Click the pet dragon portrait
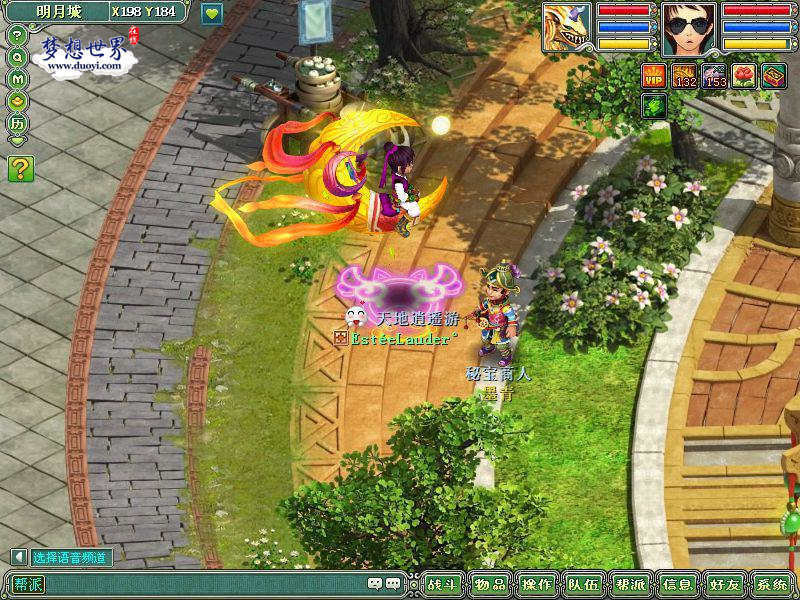 click(567, 28)
